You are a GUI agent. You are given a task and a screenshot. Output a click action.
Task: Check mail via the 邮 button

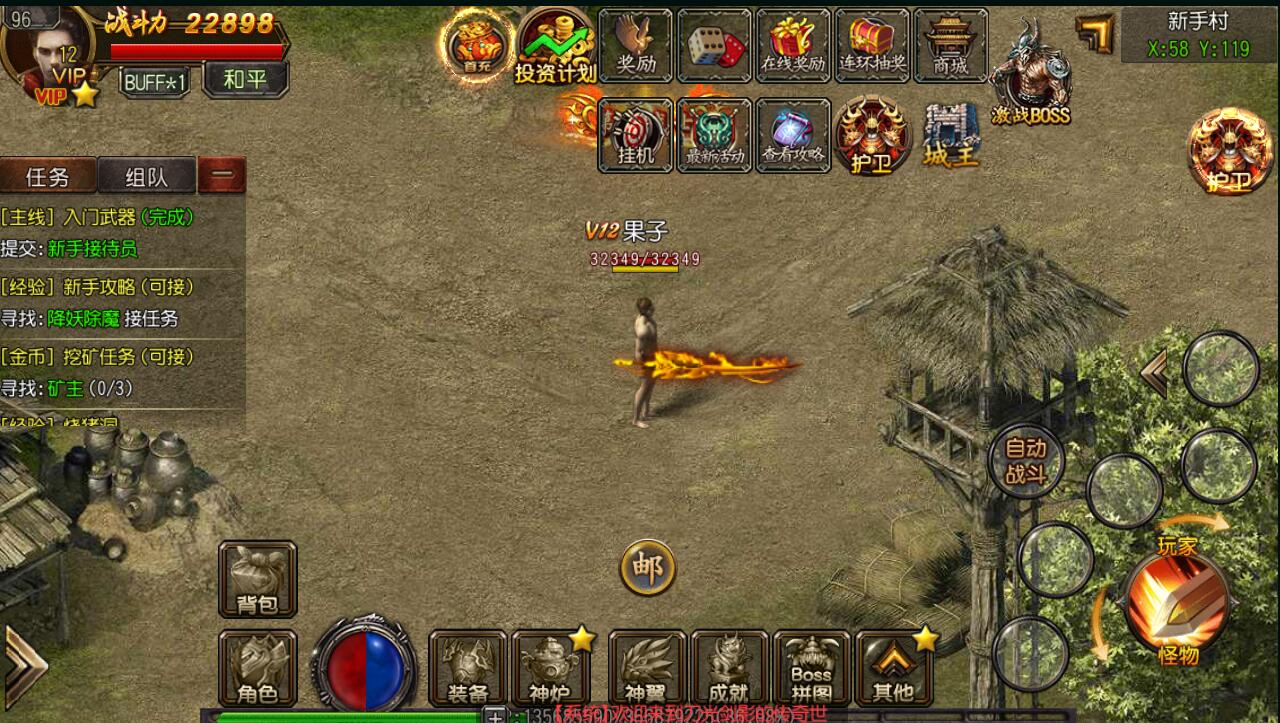point(648,568)
